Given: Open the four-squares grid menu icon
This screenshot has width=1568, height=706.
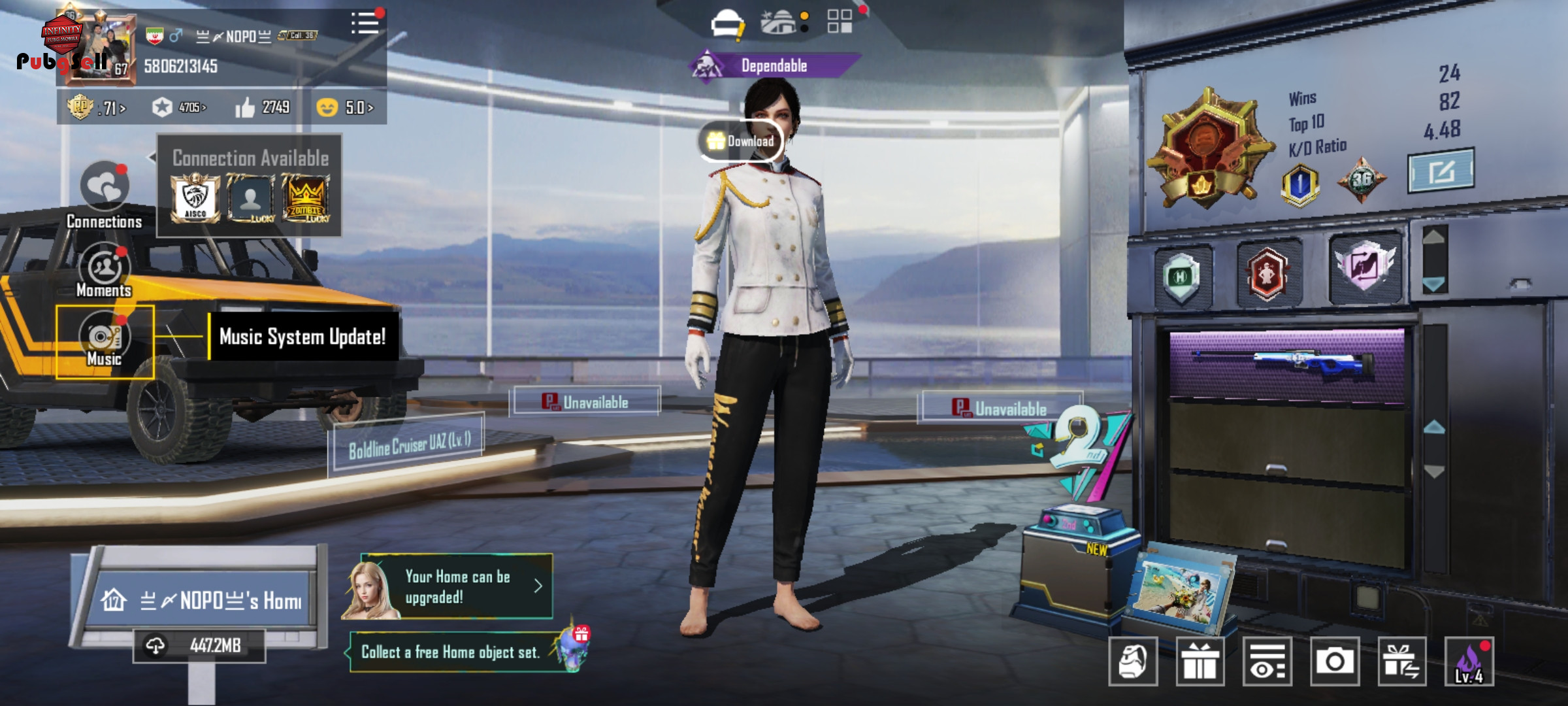Looking at the screenshot, I should tap(840, 22).
